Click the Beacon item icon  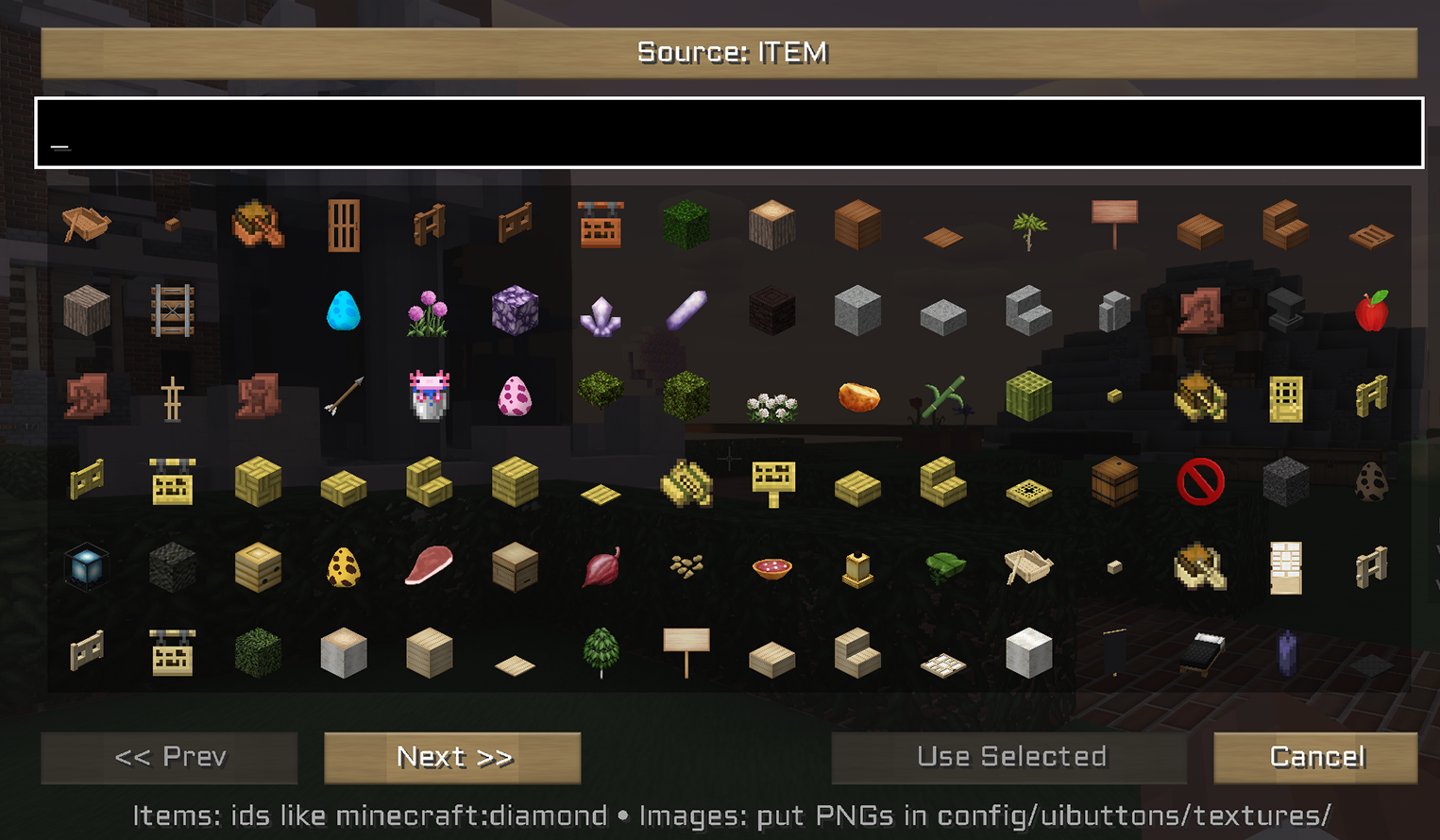click(86, 566)
